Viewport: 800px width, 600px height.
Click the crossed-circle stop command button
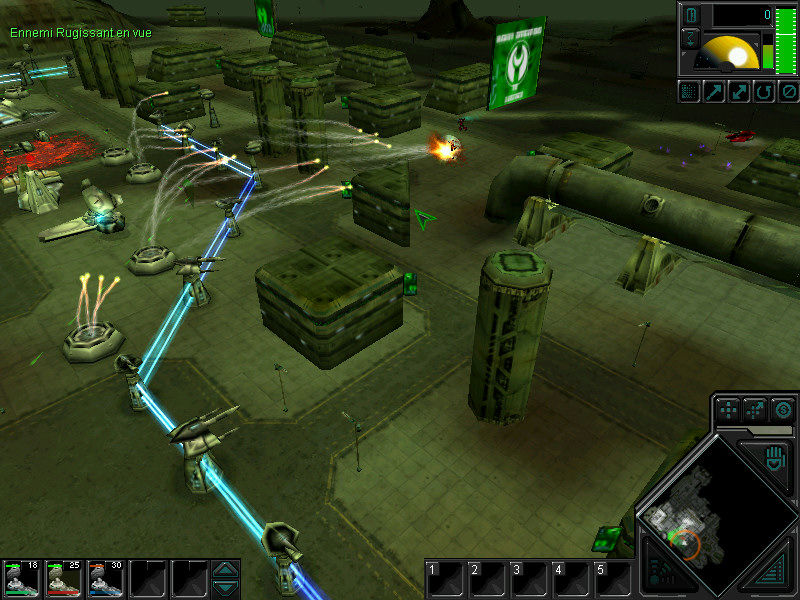coord(788,92)
